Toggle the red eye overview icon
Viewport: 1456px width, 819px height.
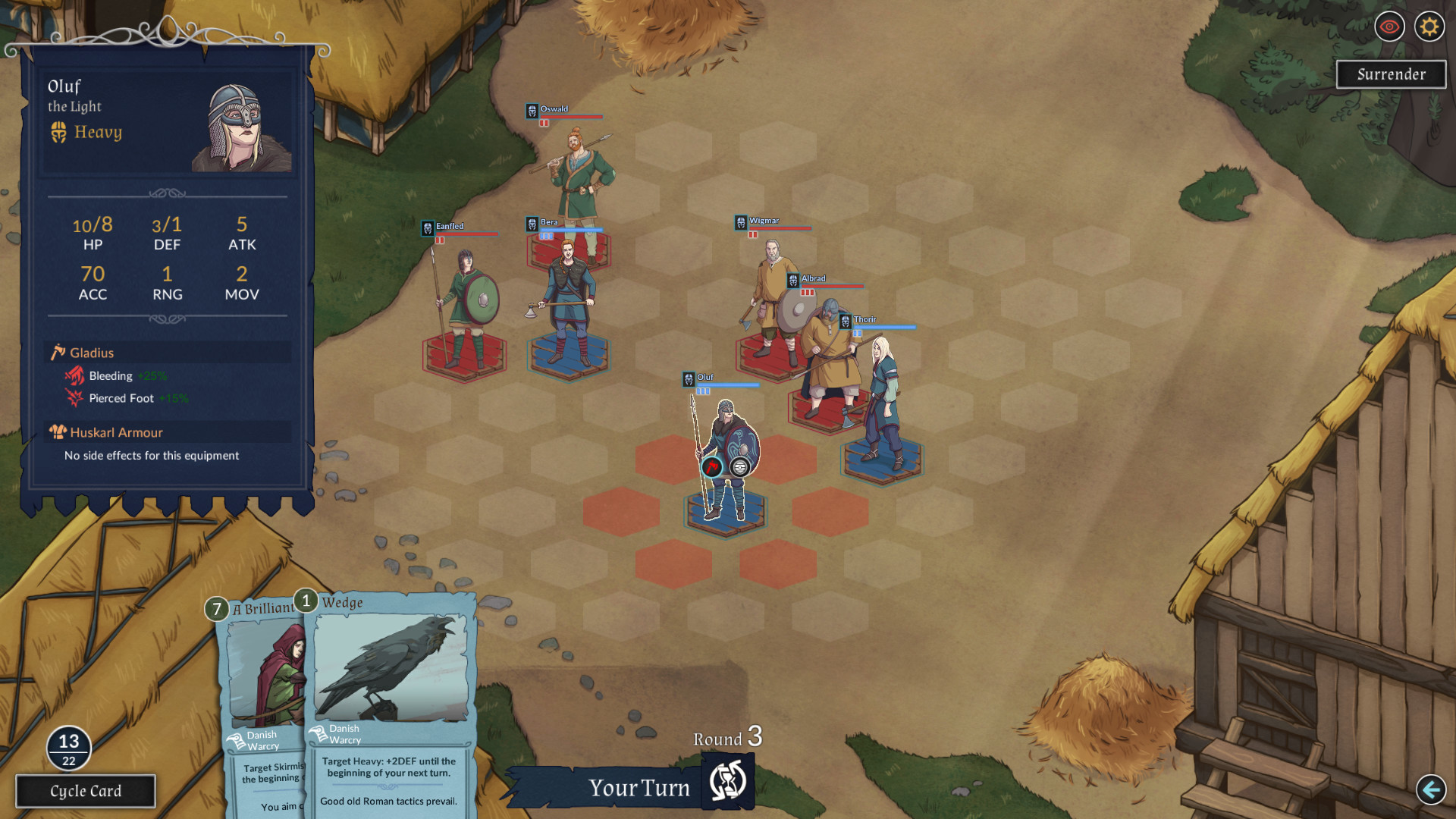(1389, 27)
